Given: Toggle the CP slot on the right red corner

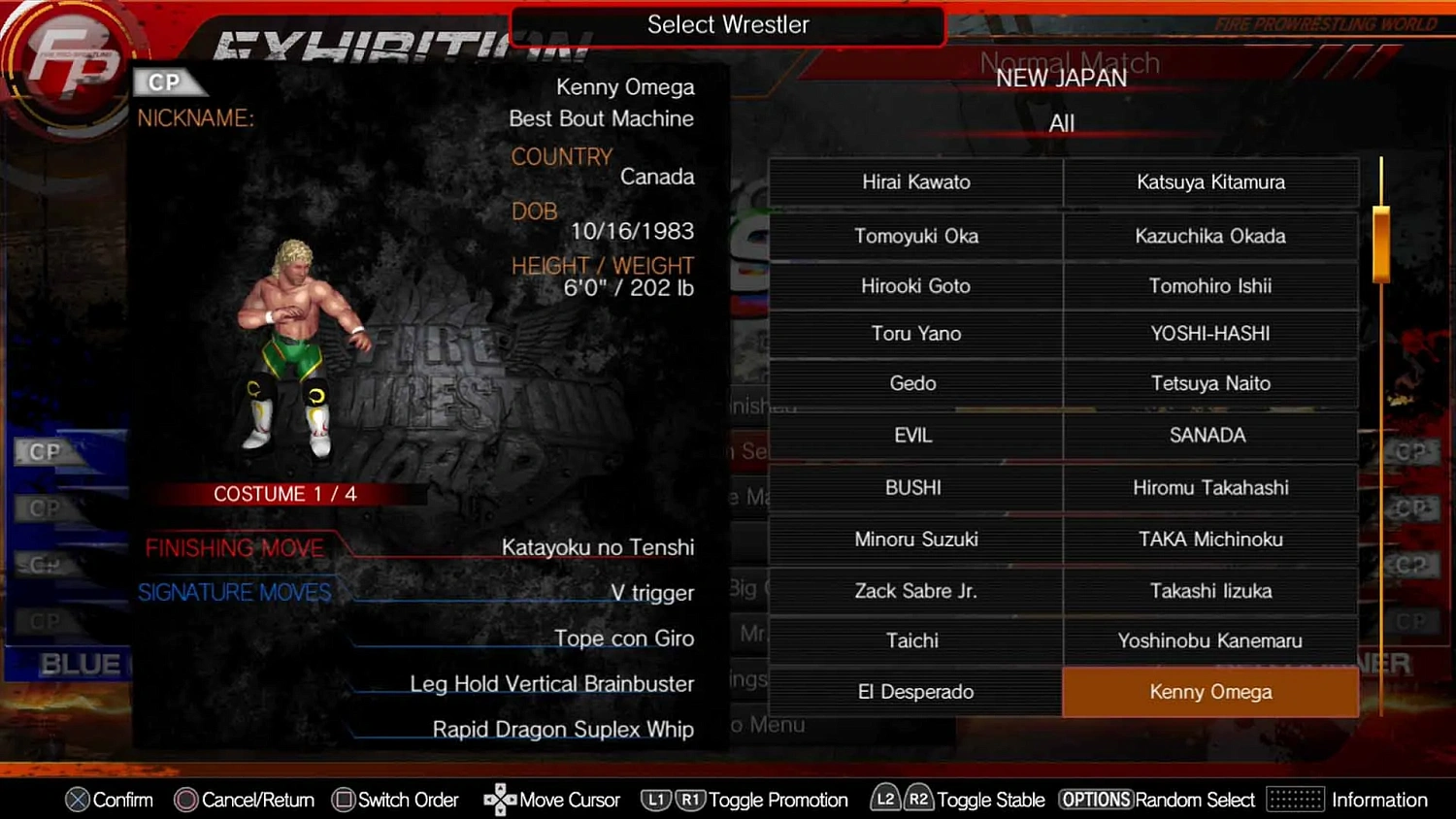Looking at the screenshot, I should pos(1412,451).
